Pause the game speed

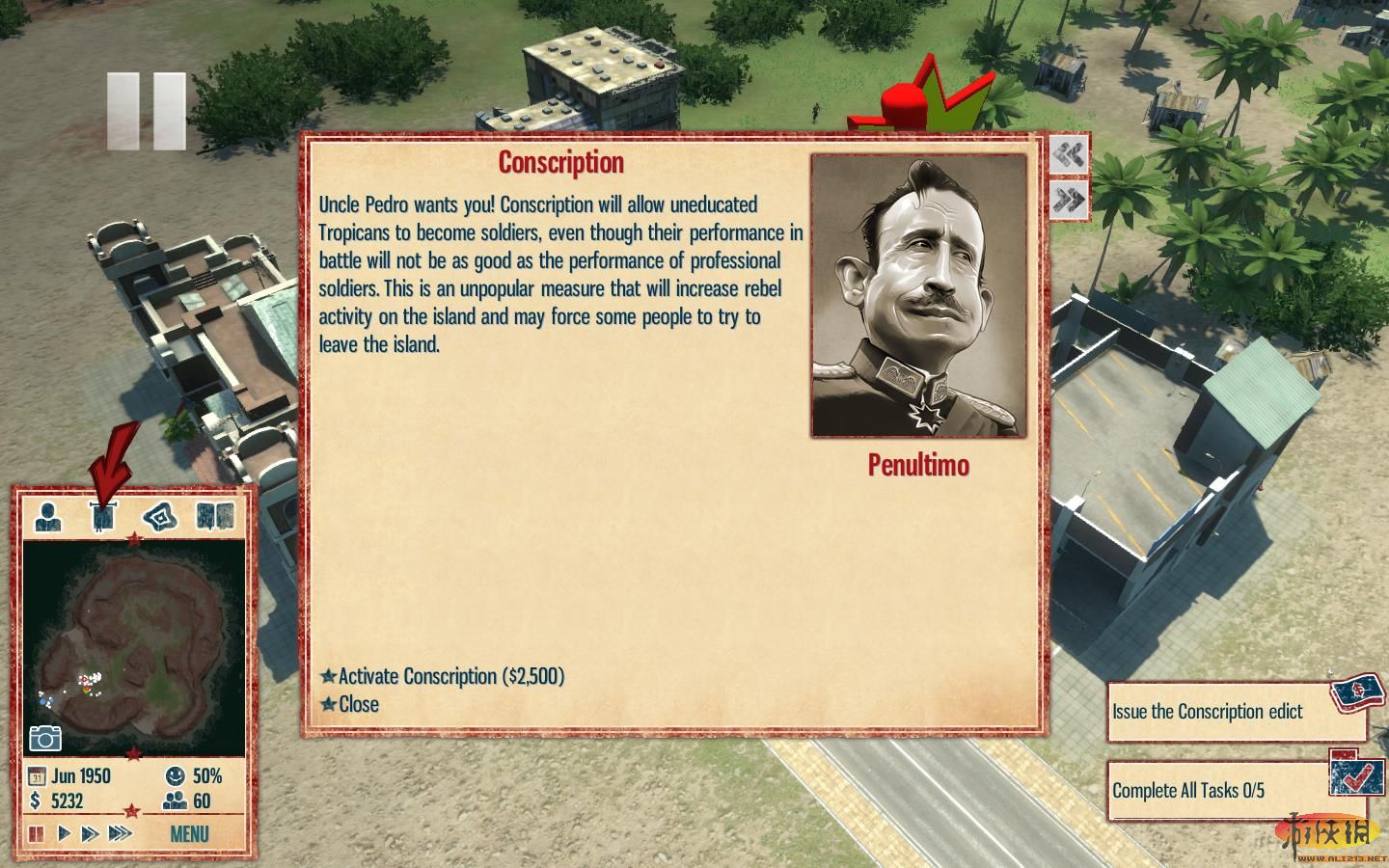pyautogui.click(x=37, y=833)
